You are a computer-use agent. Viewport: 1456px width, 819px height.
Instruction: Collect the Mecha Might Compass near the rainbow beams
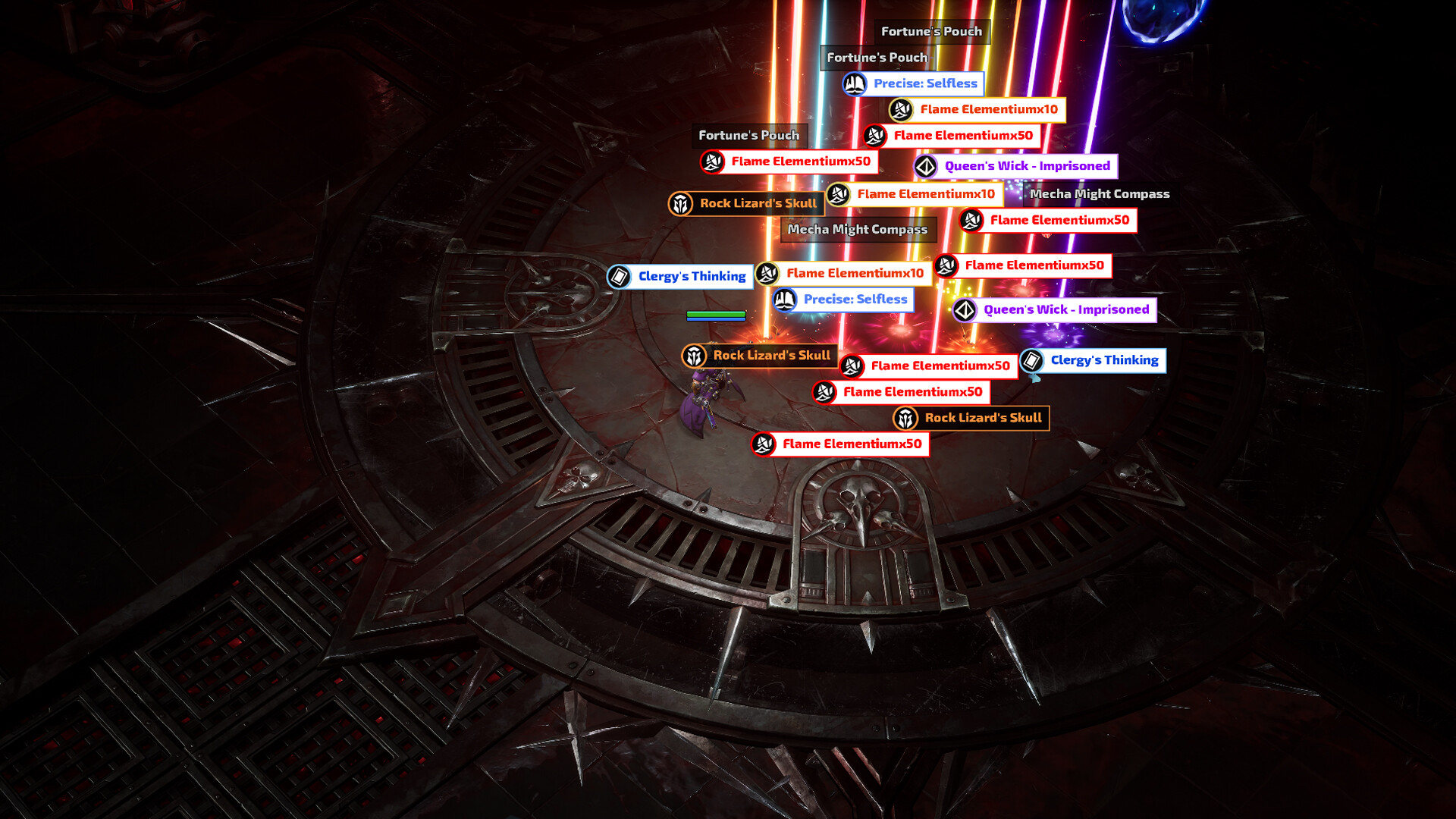point(1099,193)
